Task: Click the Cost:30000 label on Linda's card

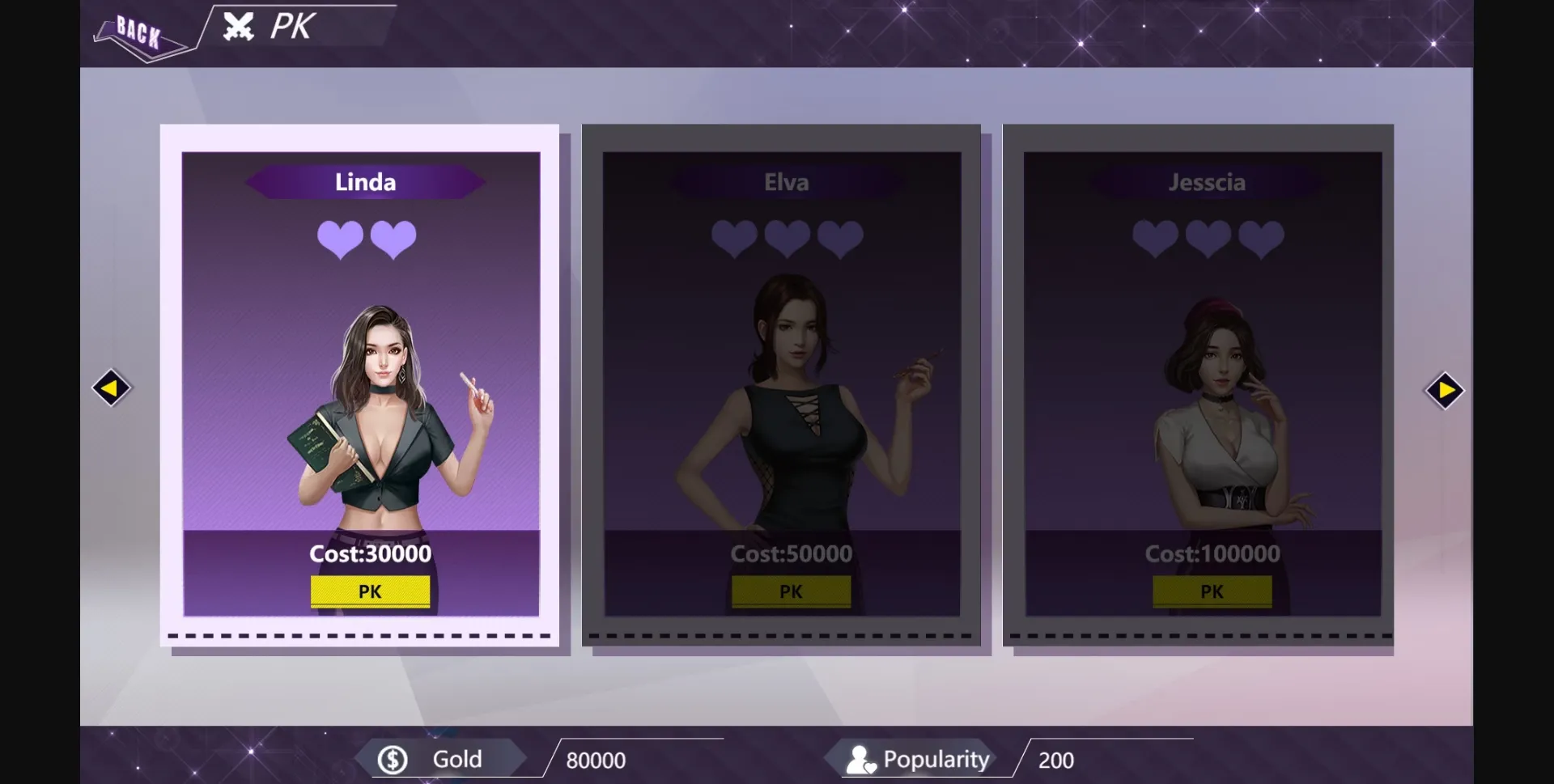Action: pyautogui.click(x=371, y=554)
